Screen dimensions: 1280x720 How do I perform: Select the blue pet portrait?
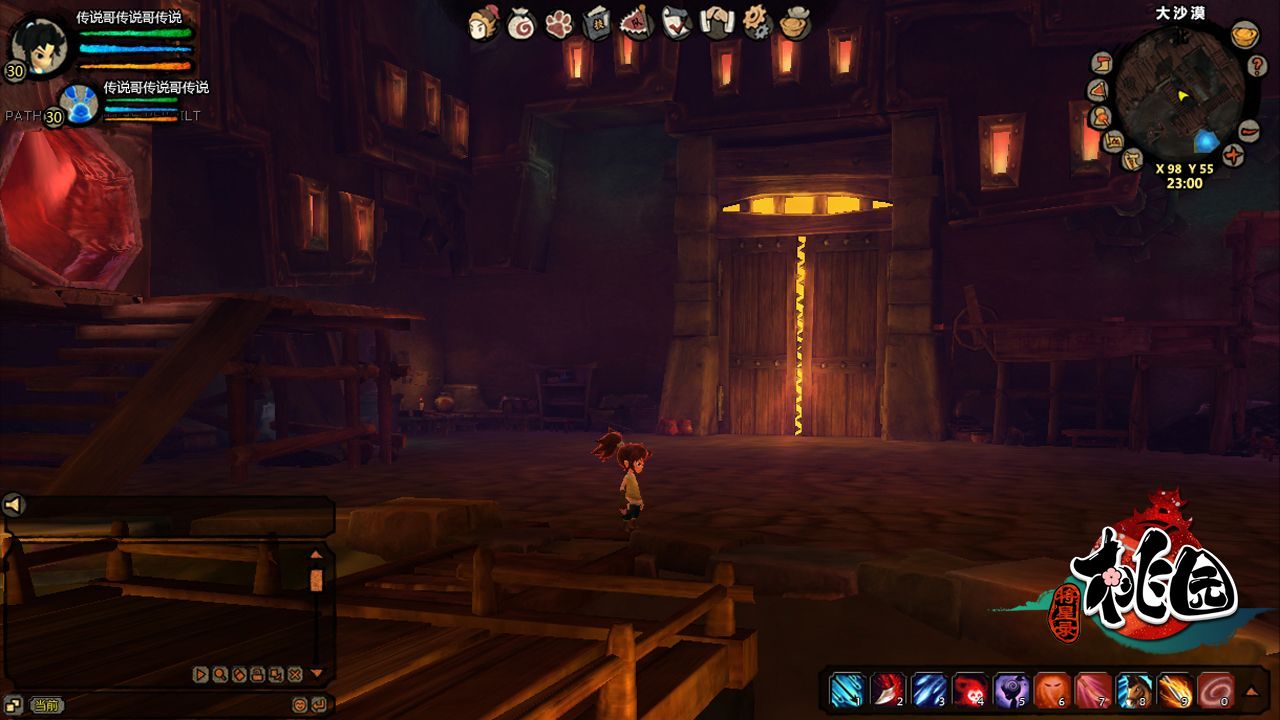tap(77, 103)
